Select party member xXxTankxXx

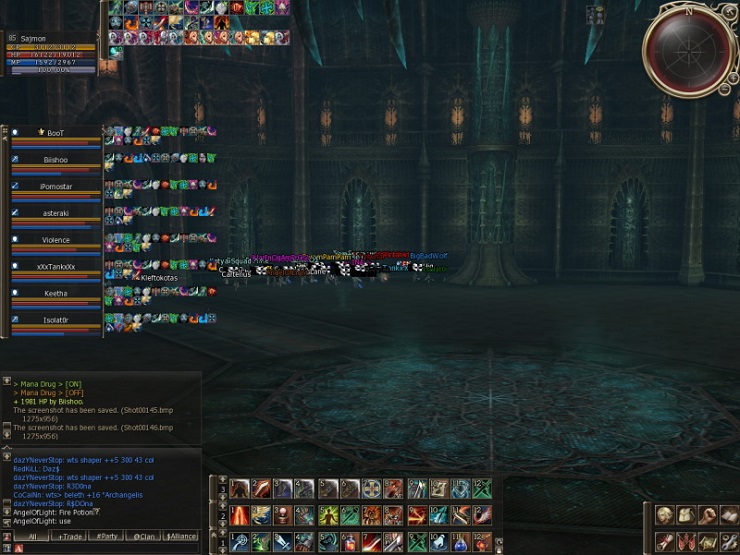pyautogui.click(x=56, y=267)
